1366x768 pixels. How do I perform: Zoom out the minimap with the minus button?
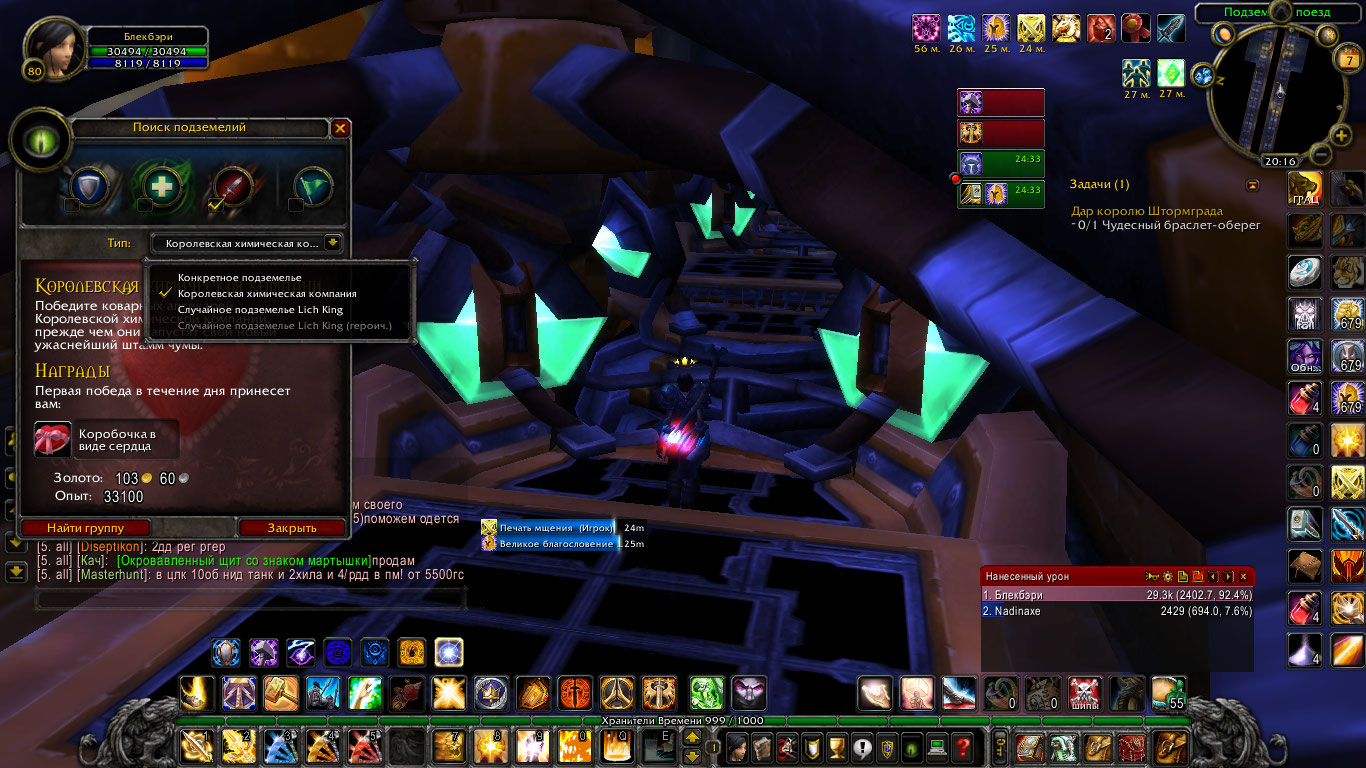(x=1320, y=155)
